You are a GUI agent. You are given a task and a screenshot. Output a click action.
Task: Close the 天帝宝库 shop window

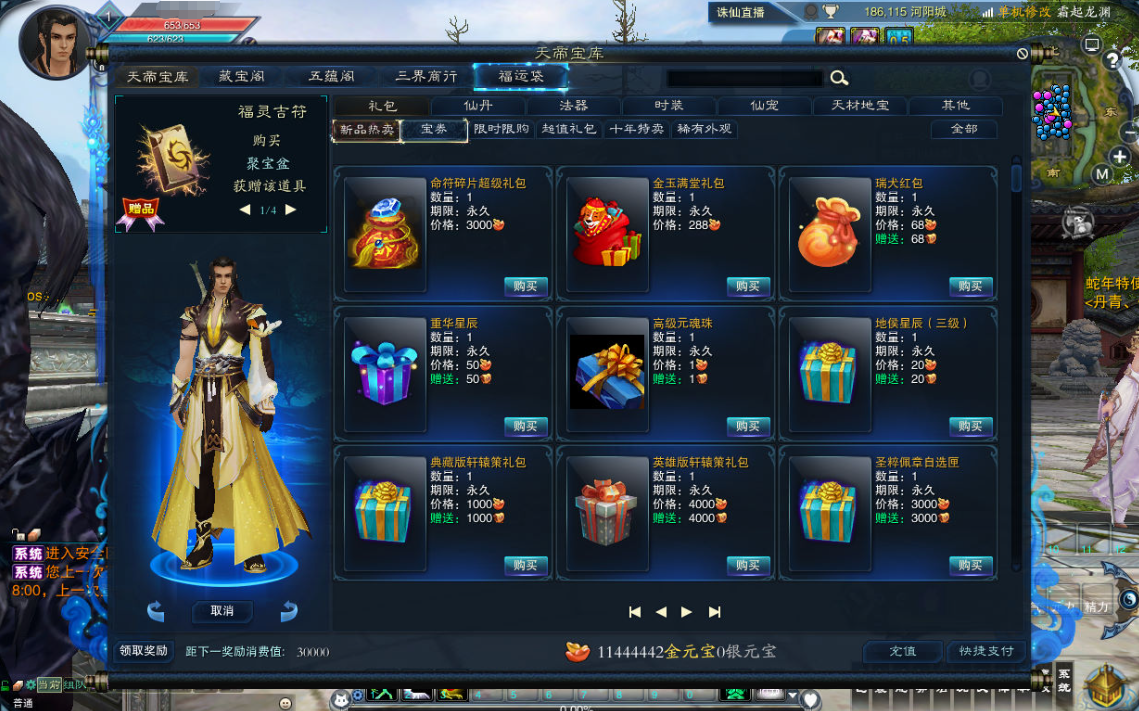pos(1022,54)
